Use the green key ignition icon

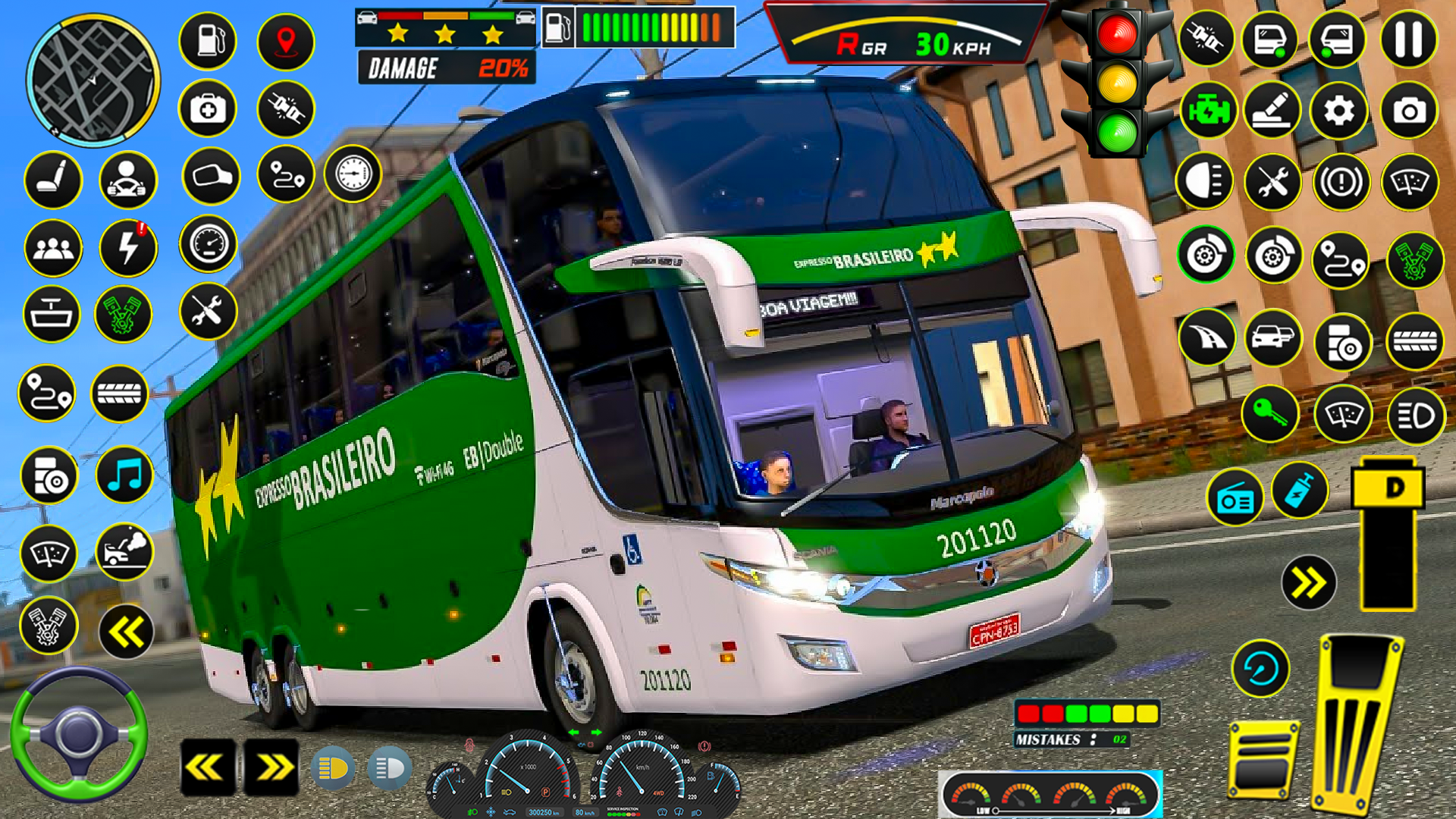coord(1270,414)
